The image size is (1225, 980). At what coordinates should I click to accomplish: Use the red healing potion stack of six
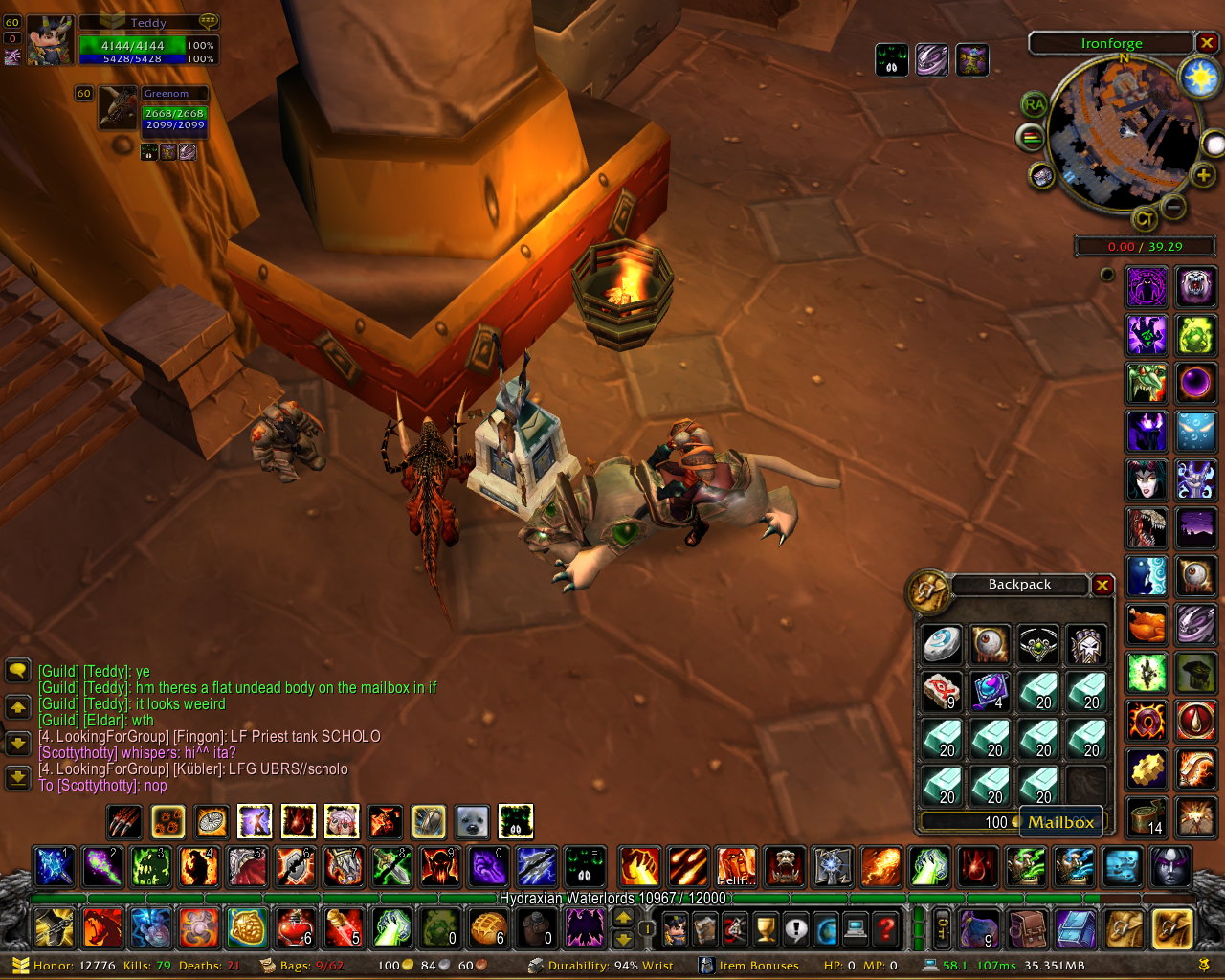coord(295,927)
